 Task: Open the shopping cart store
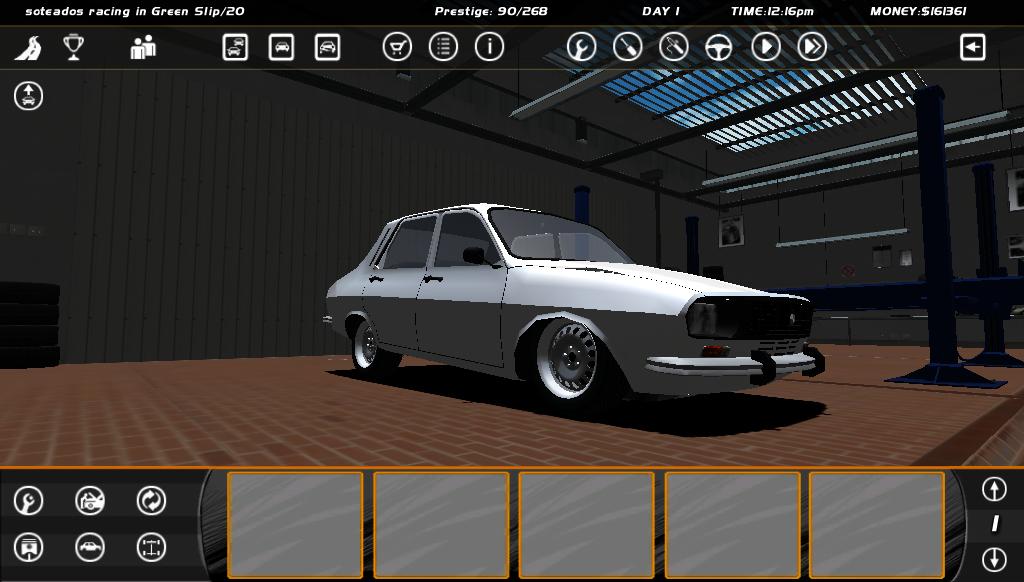click(397, 47)
